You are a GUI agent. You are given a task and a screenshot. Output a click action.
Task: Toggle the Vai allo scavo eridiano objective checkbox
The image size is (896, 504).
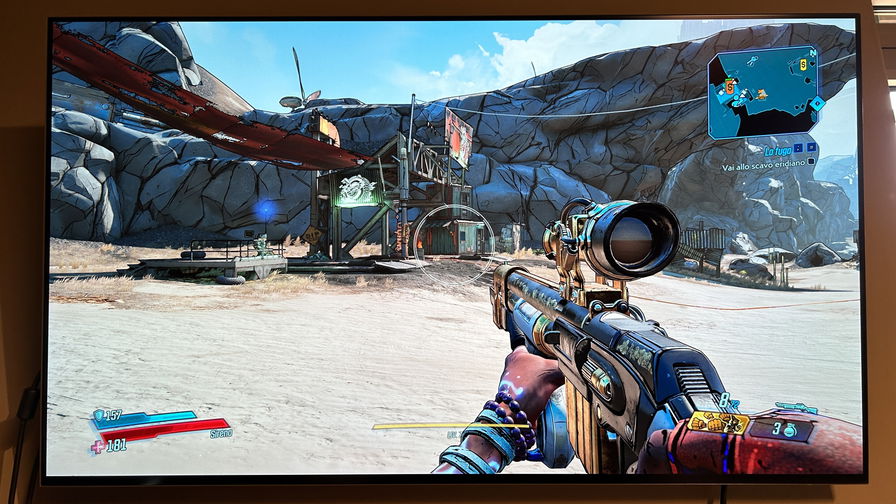811,160
